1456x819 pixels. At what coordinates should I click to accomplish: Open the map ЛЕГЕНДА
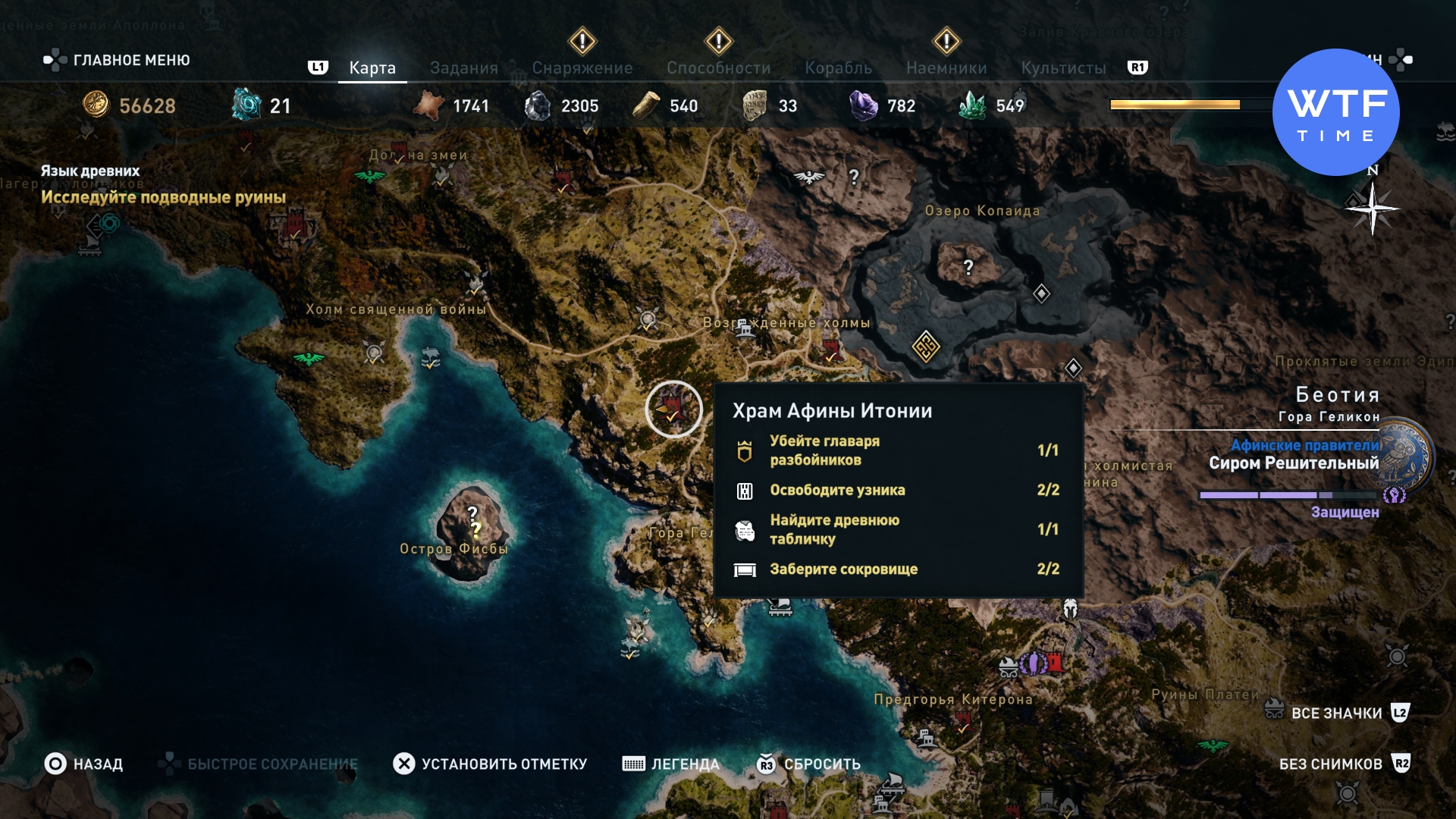tap(670, 764)
